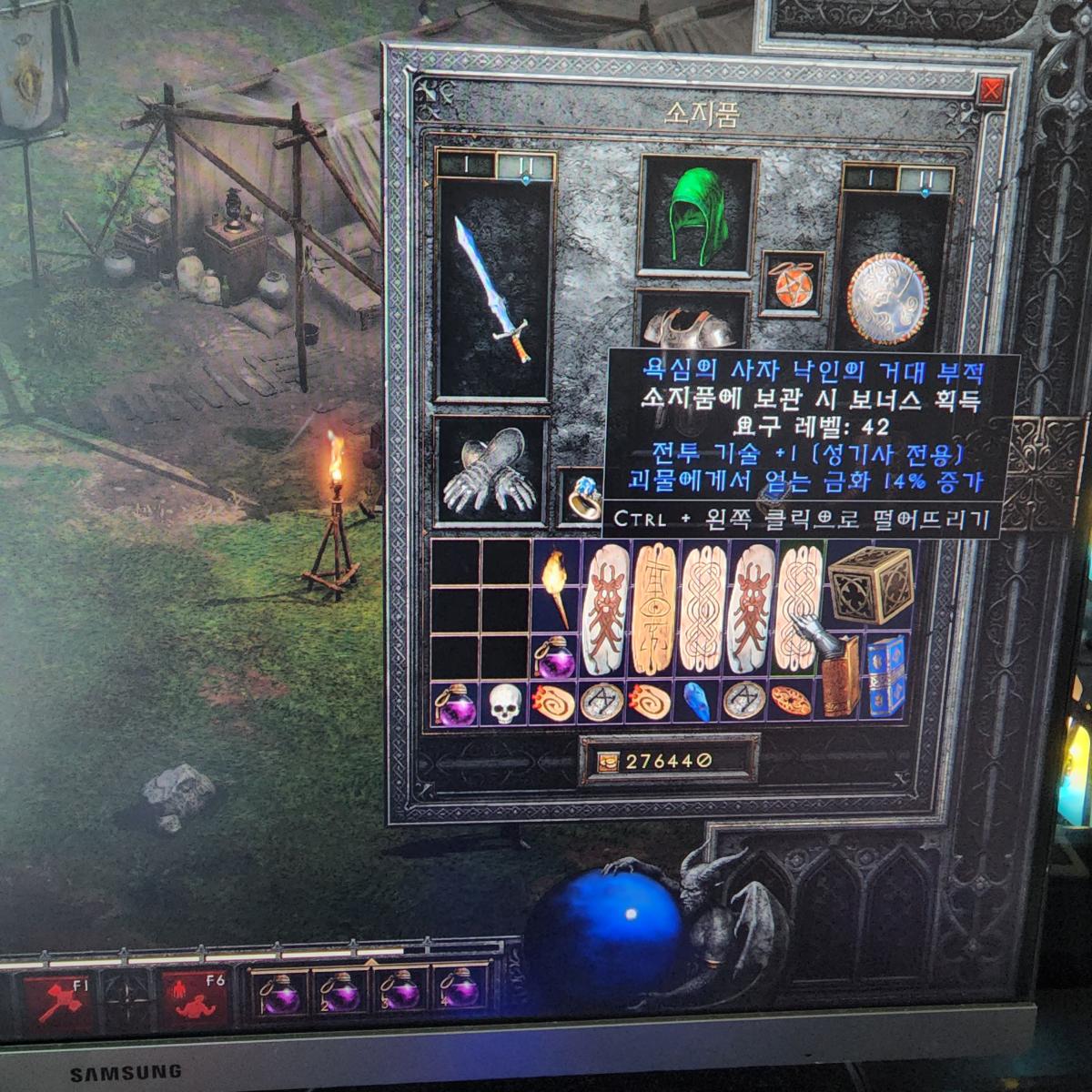This screenshot has height=1092, width=1092.
Task: Select the equipped sword in the weapon slot
Action: tap(492, 289)
